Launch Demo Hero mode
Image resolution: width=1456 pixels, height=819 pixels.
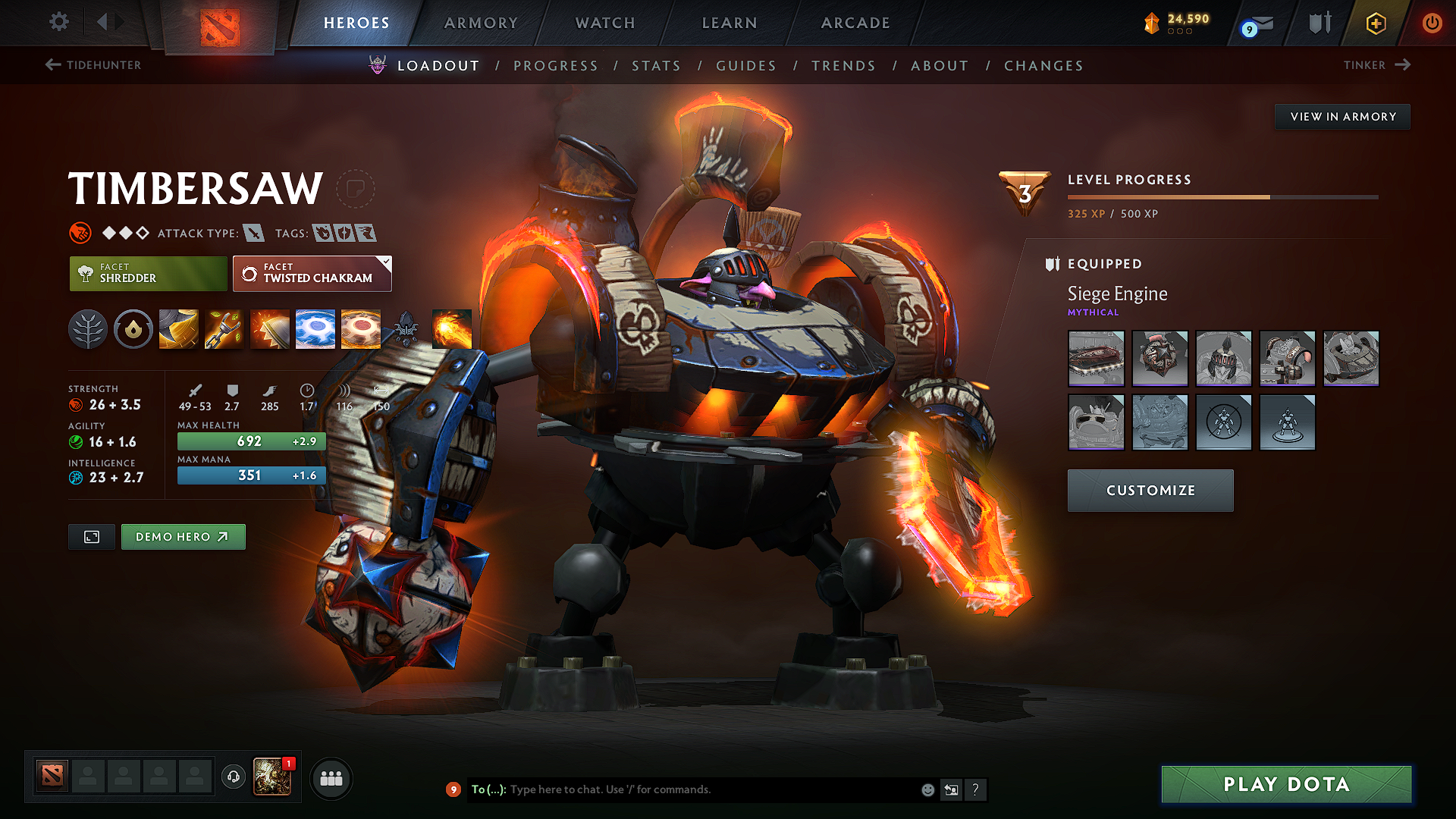(x=183, y=537)
